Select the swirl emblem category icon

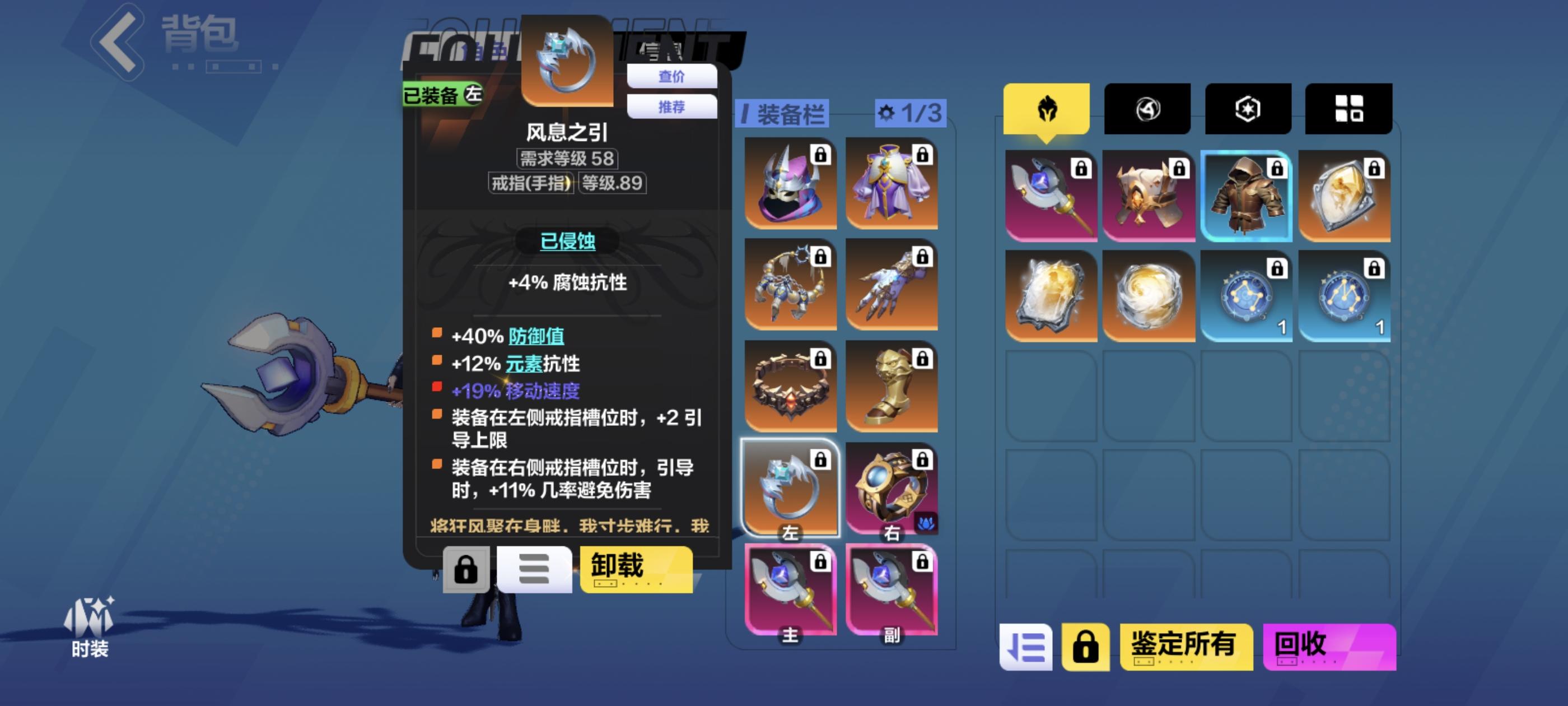(1148, 109)
